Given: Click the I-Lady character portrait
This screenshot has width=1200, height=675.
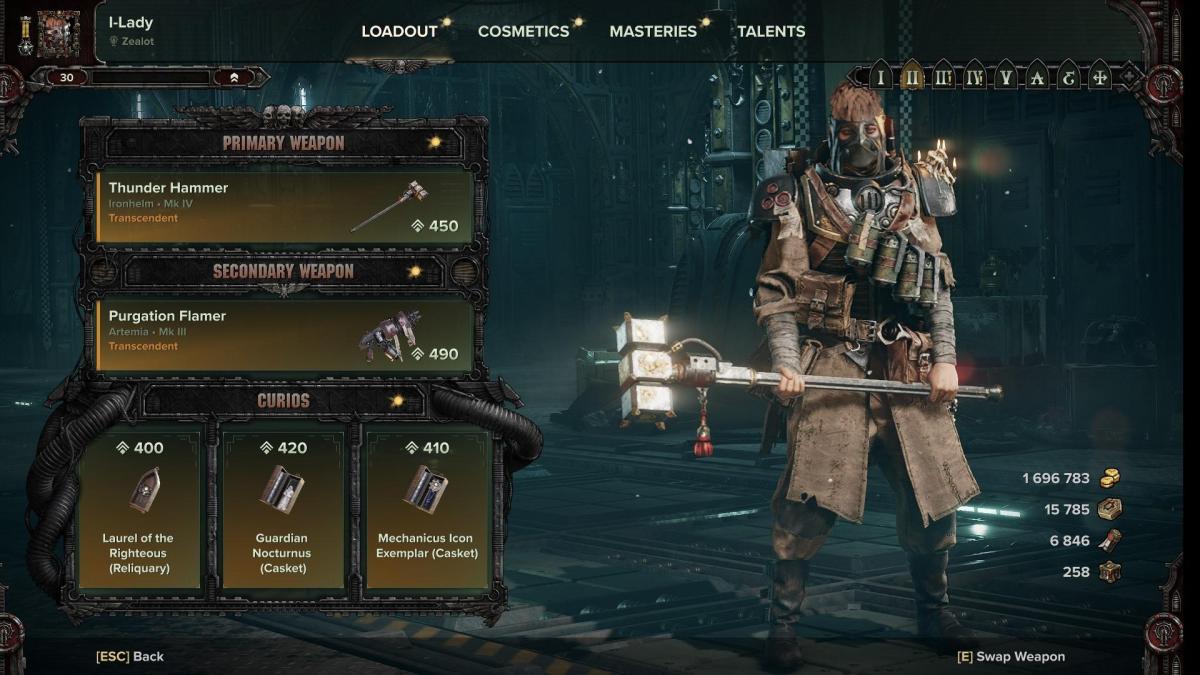Looking at the screenshot, I should click(x=58, y=33).
